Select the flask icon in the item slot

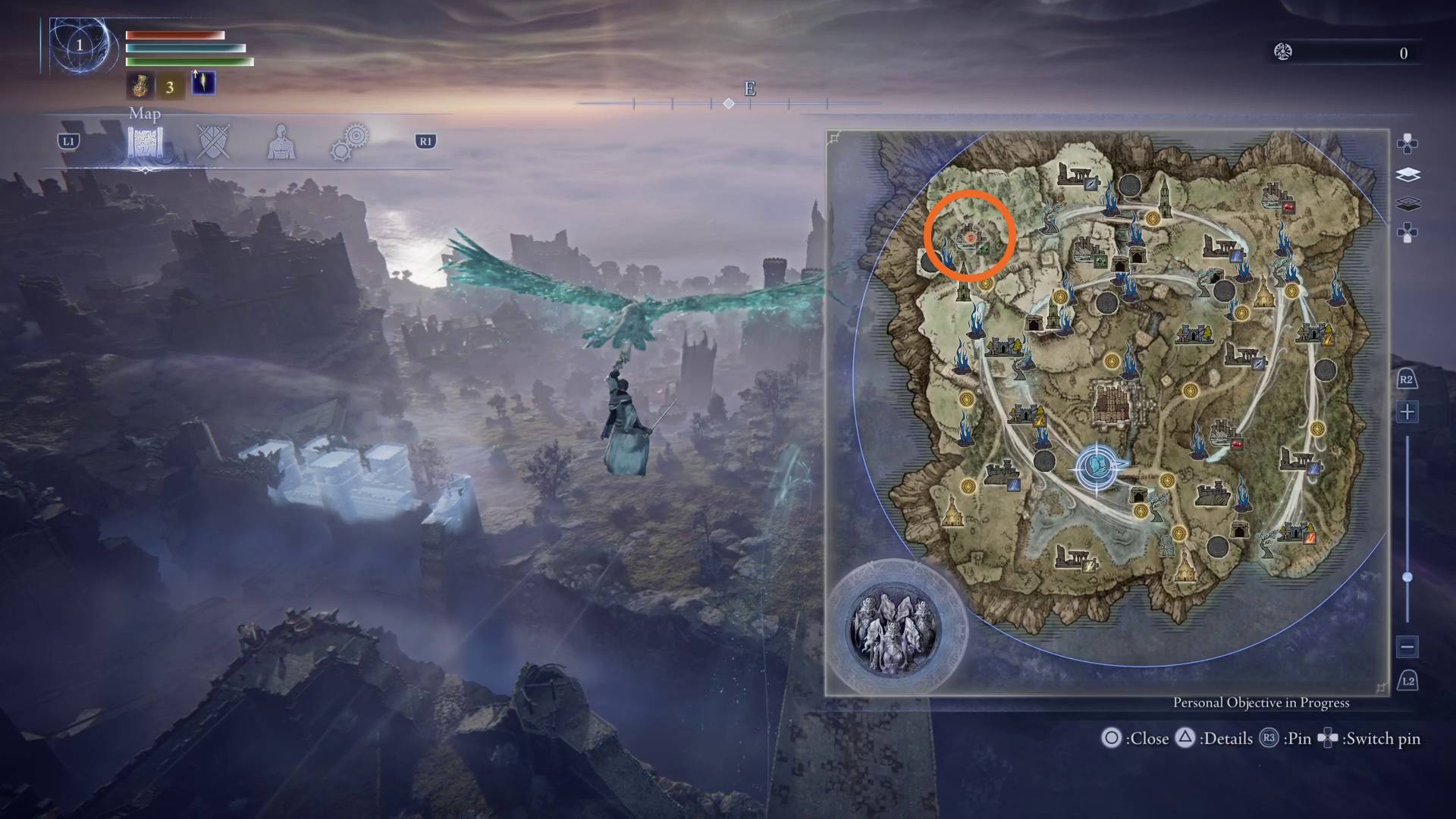(x=142, y=84)
